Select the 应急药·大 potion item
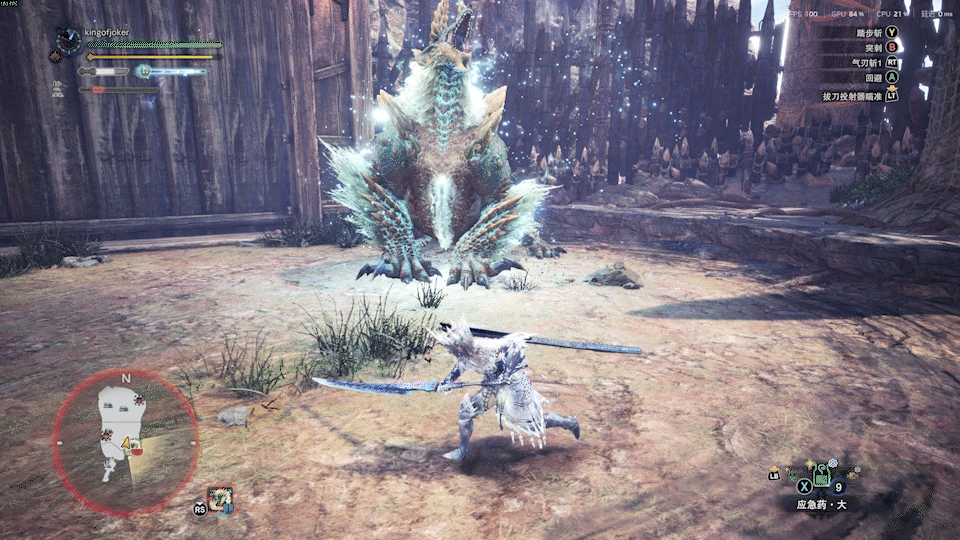Image resolution: width=960 pixels, height=540 pixels. [822, 474]
